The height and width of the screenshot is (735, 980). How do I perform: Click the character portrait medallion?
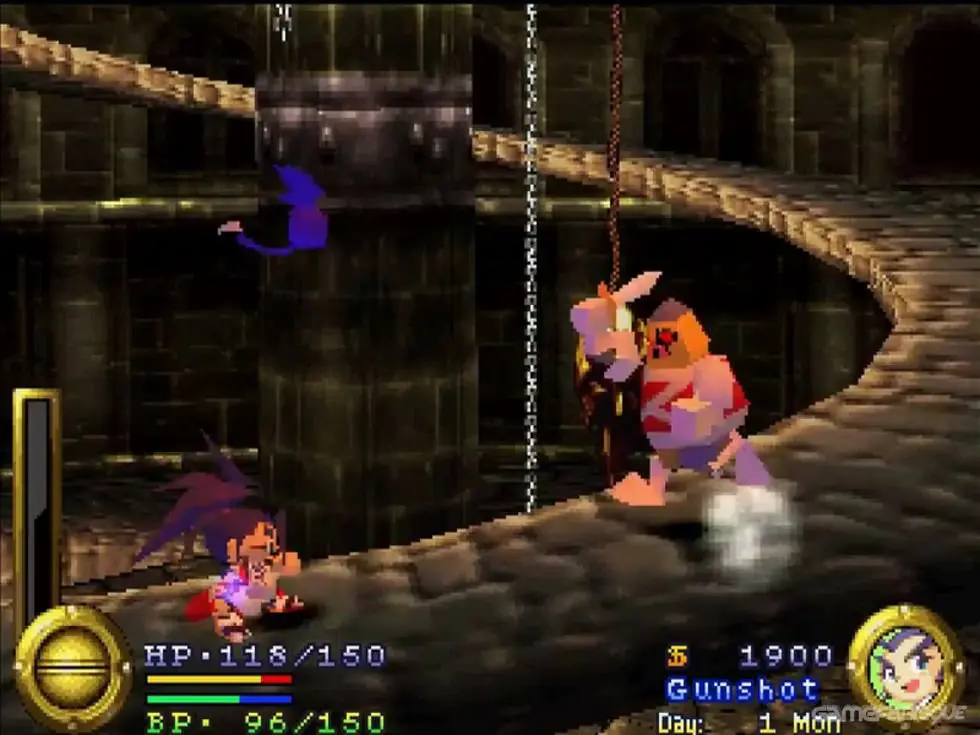point(905,663)
